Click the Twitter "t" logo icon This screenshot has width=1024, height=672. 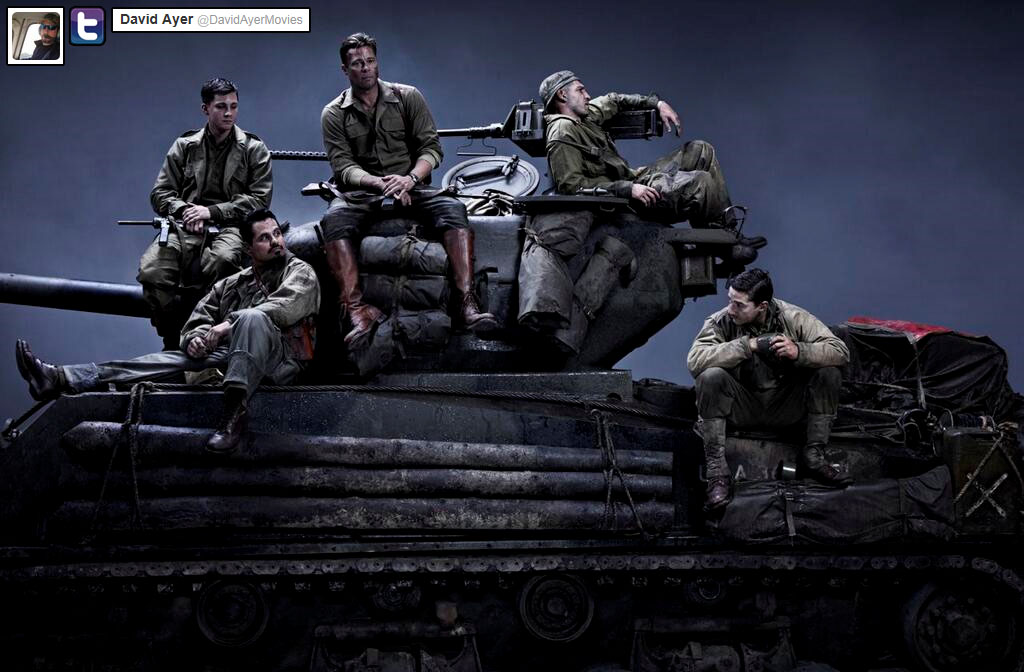87,26
